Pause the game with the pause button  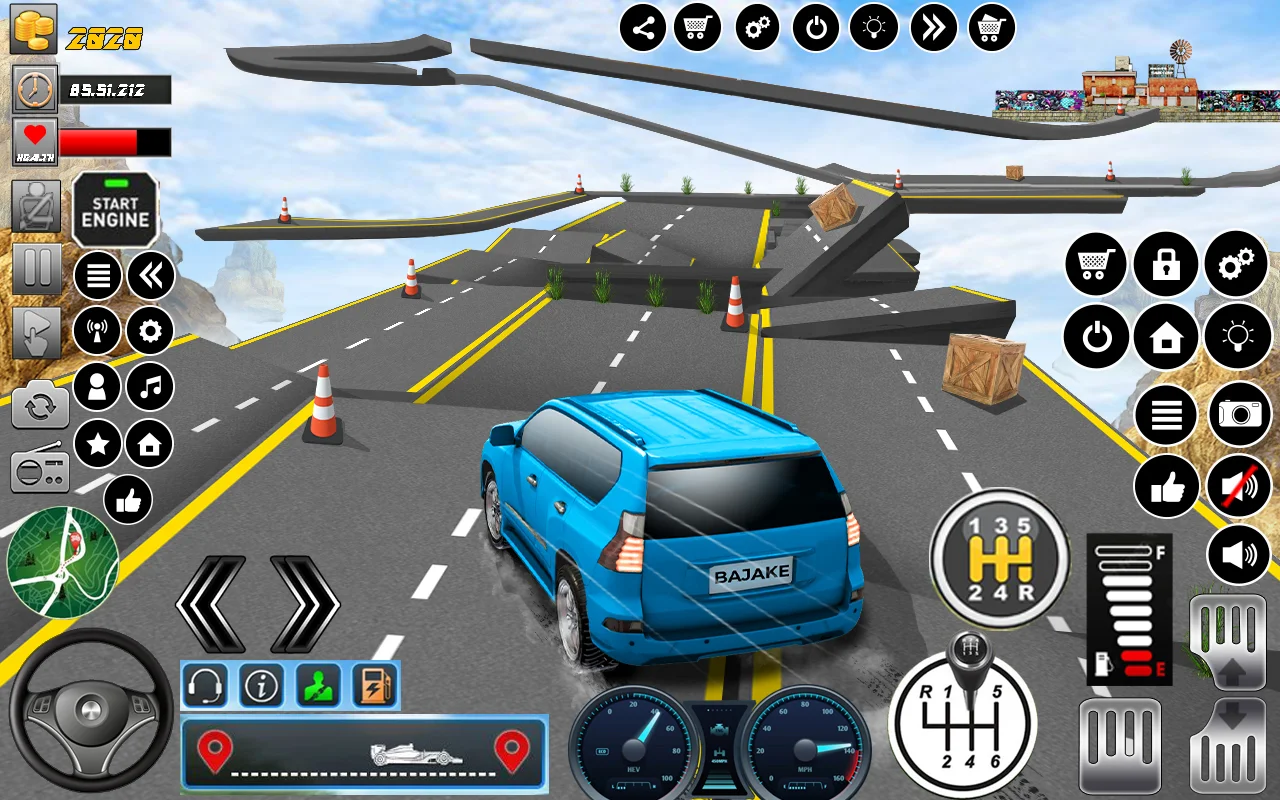(36, 269)
